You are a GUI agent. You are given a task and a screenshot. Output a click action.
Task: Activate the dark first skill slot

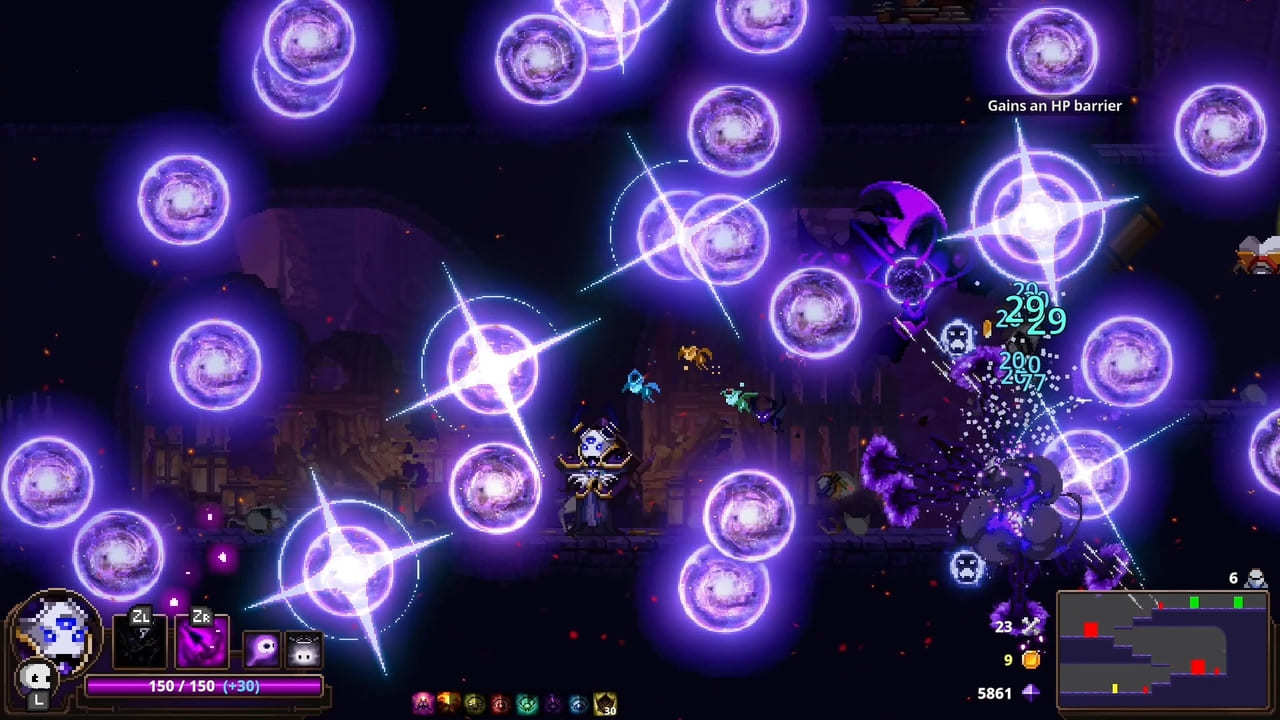pos(139,642)
